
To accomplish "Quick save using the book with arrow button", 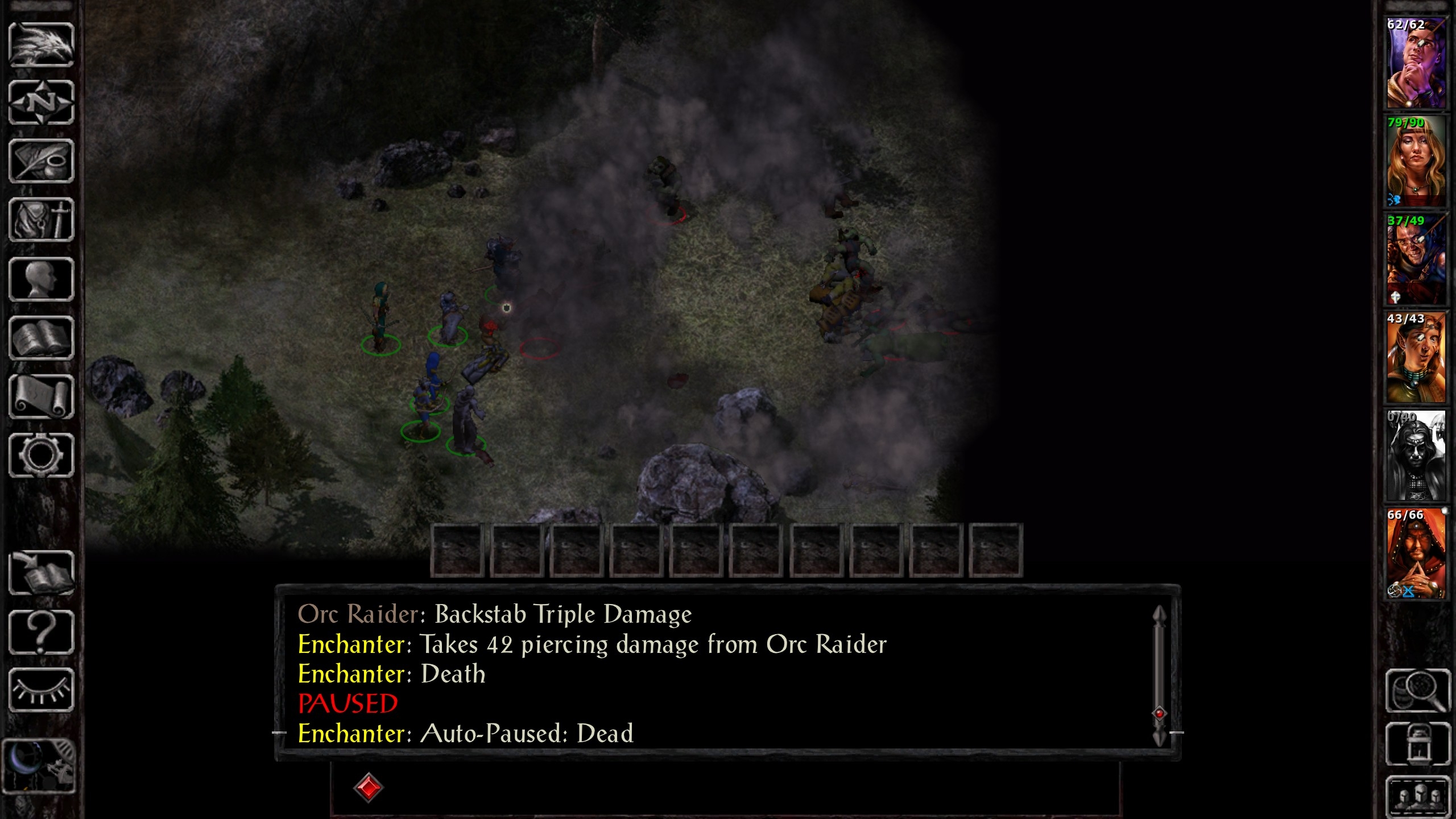I will [x=41, y=573].
